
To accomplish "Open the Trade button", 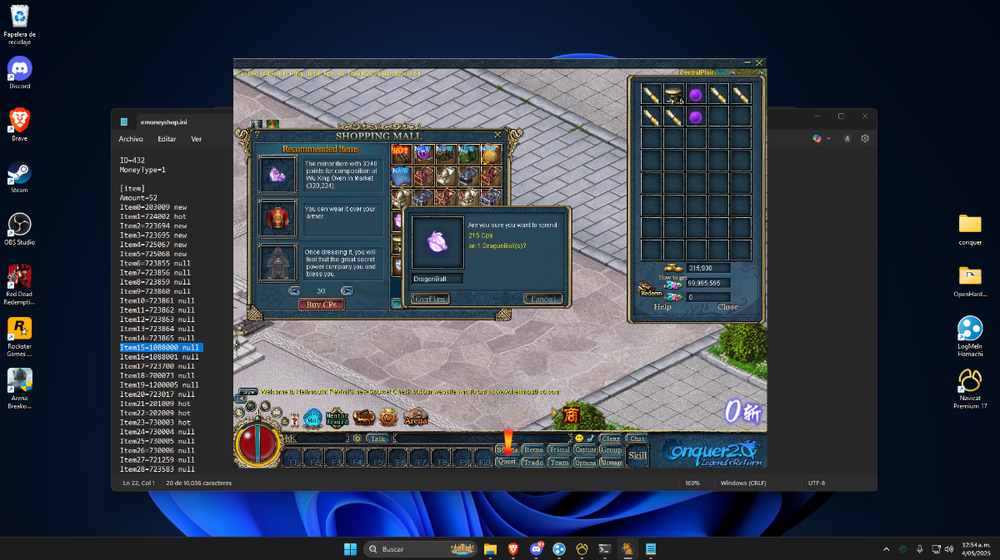I will pos(533,462).
